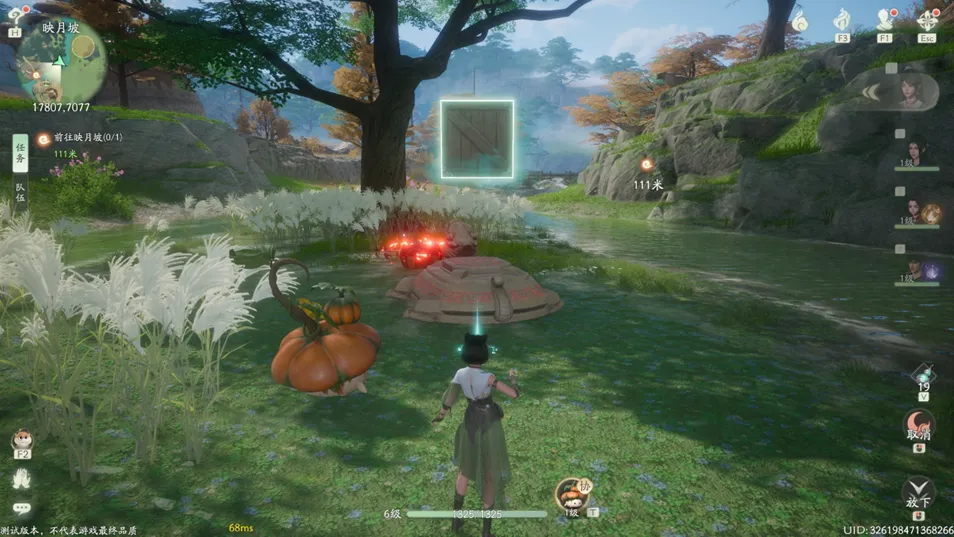Use the item slot showing count 19
954x537 pixels.
[x=923, y=376]
